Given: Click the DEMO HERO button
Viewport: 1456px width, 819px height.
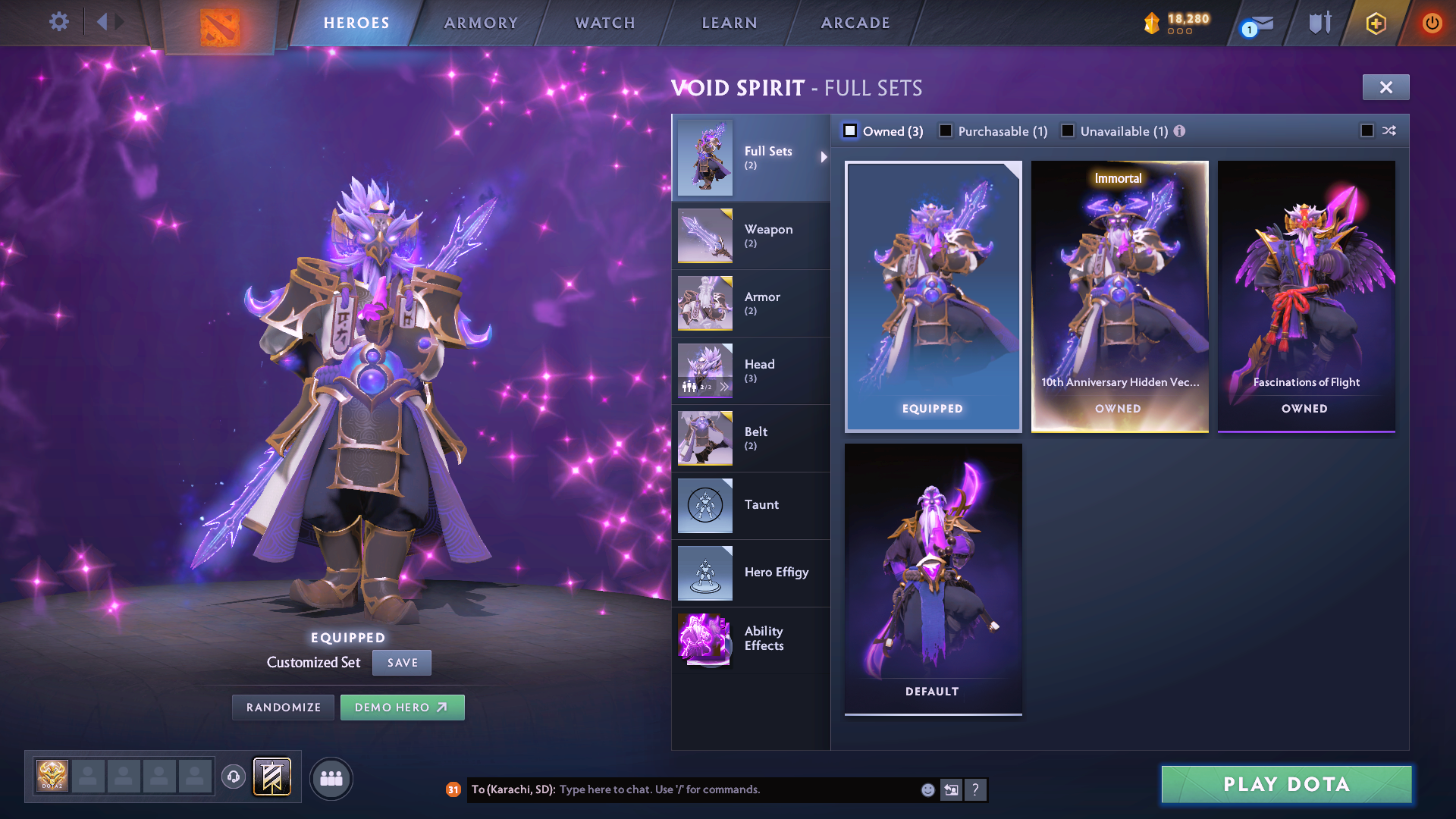Looking at the screenshot, I should coord(402,707).
